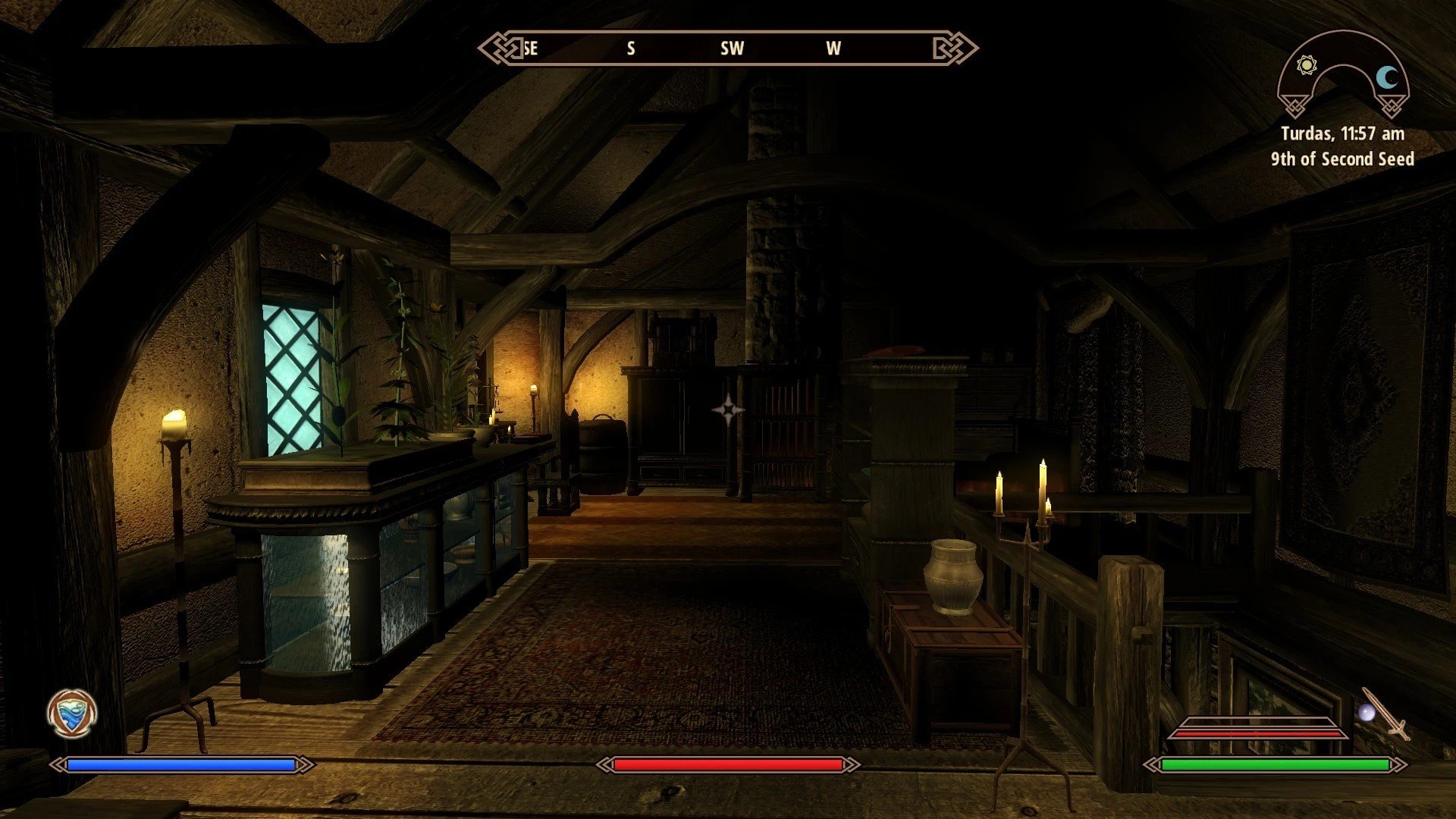The image size is (1456, 819).
Task: Click the 9th of Second Seed date text
Action: tap(1342, 159)
